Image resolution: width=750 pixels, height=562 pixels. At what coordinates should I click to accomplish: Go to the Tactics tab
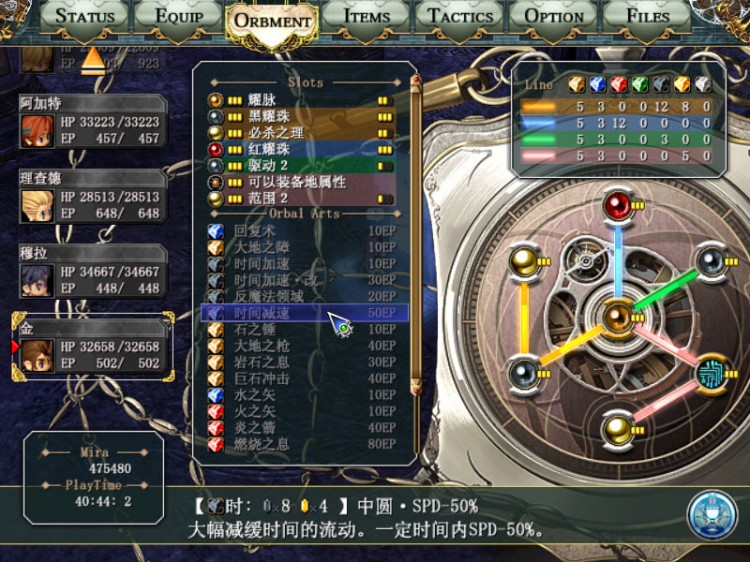click(x=460, y=17)
